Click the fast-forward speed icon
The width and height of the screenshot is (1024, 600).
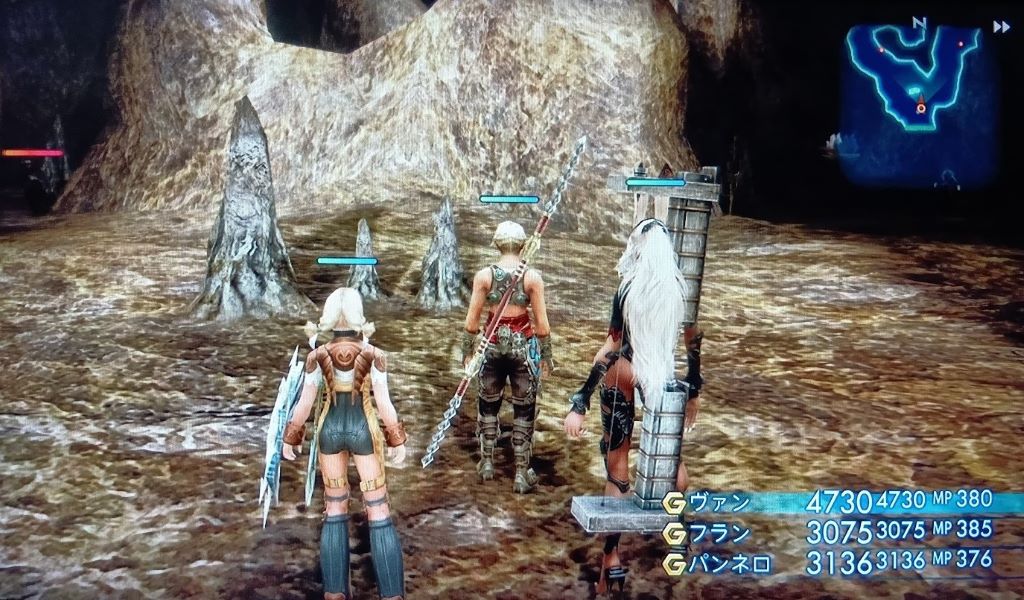click(1000, 27)
